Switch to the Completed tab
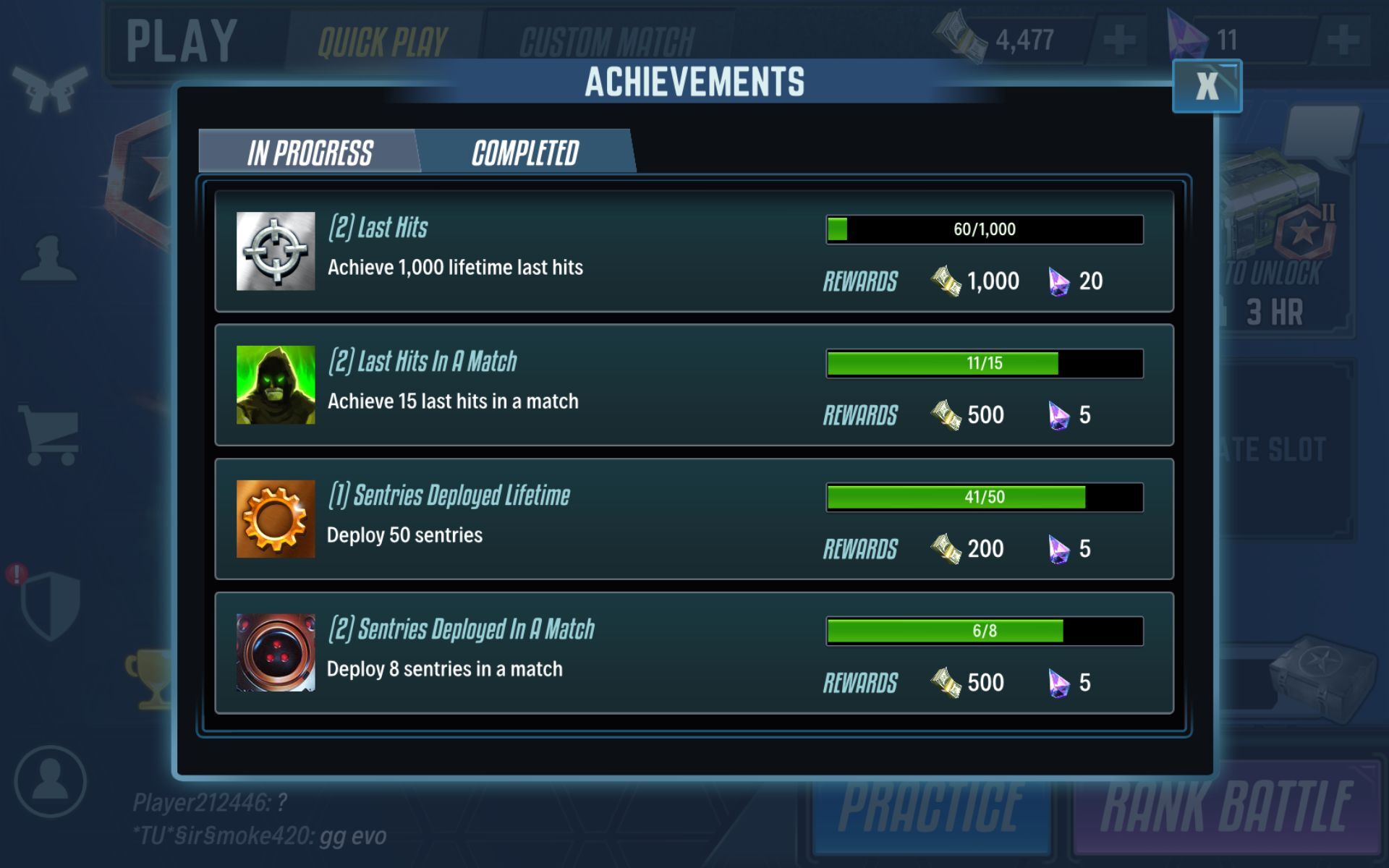 point(526,153)
